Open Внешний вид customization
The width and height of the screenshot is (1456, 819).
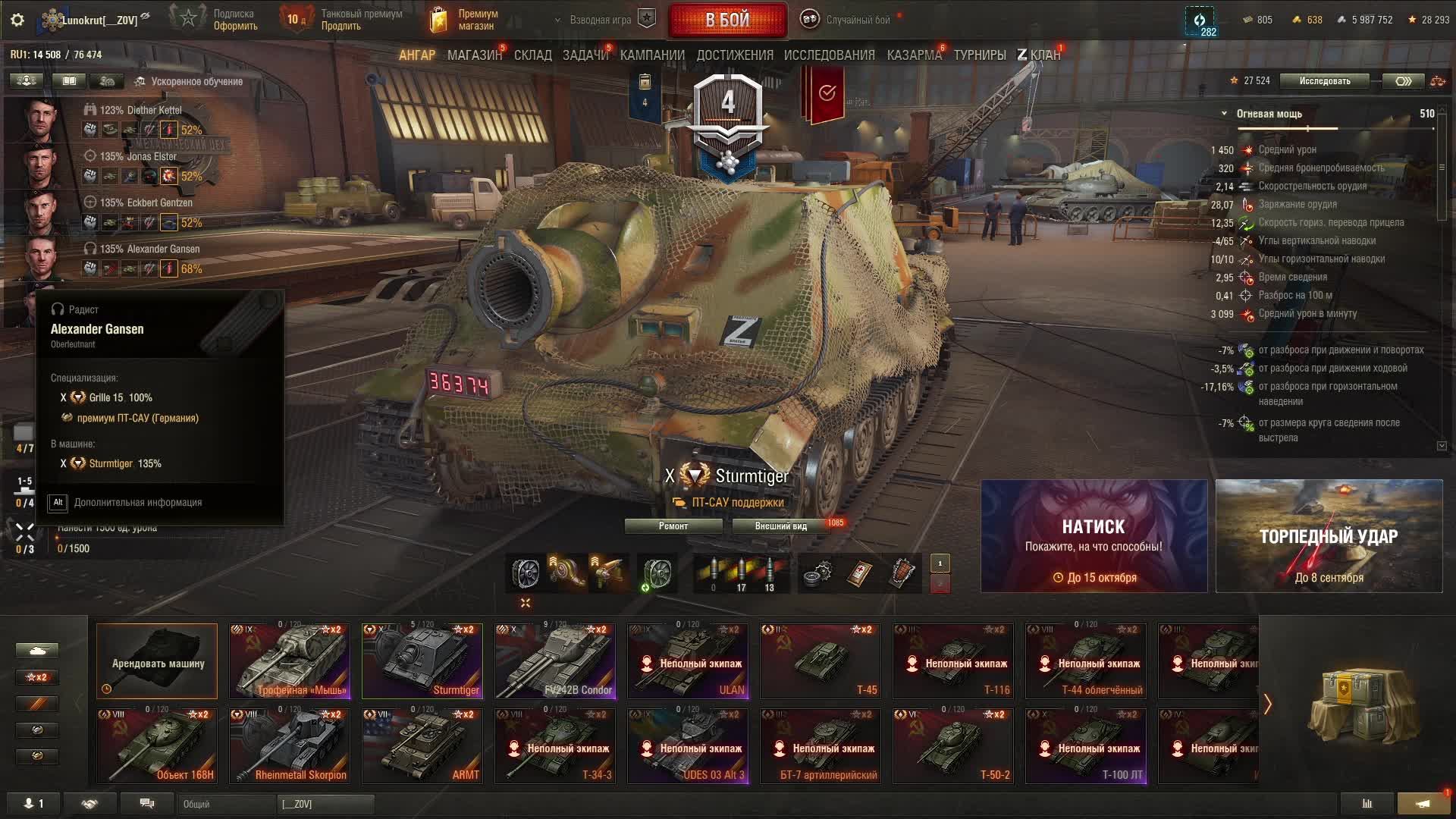click(780, 526)
